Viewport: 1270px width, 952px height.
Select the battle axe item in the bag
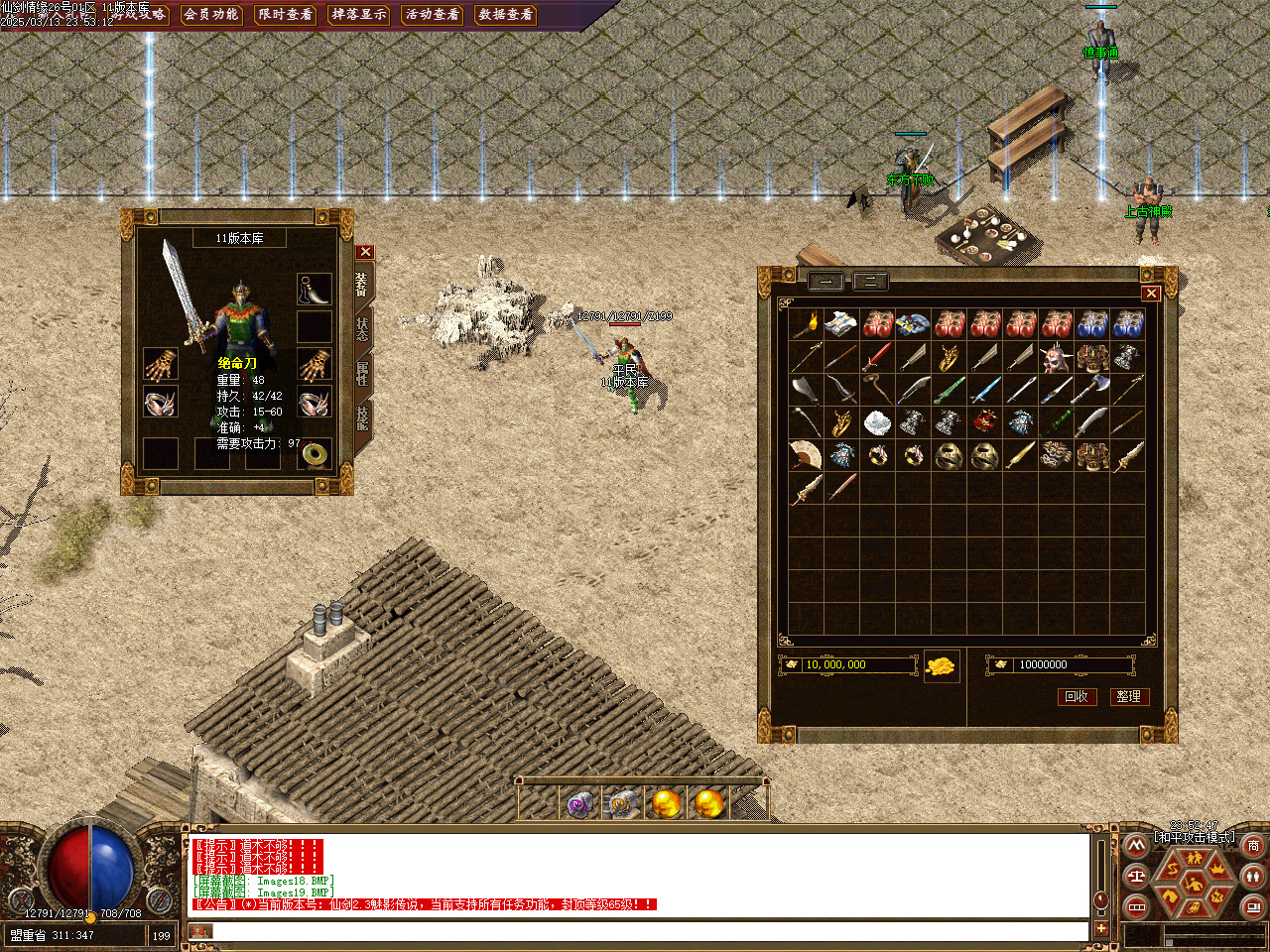click(x=1091, y=390)
